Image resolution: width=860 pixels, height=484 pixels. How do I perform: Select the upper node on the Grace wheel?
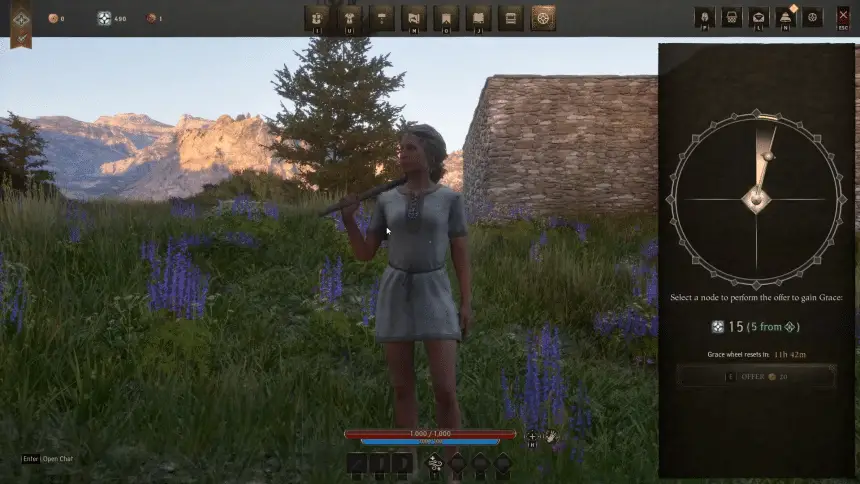tap(767, 156)
